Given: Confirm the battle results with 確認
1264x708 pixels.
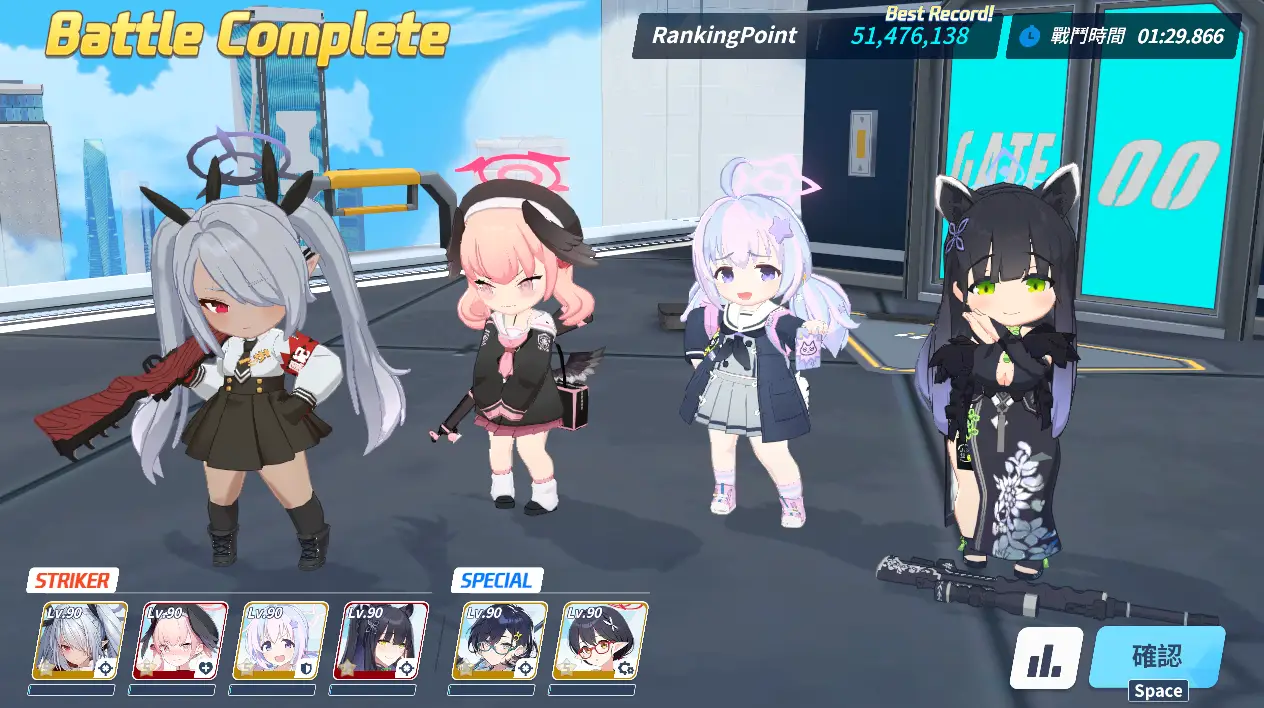Looking at the screenshot, I should pyautogui.click(x=1157, y=657).
